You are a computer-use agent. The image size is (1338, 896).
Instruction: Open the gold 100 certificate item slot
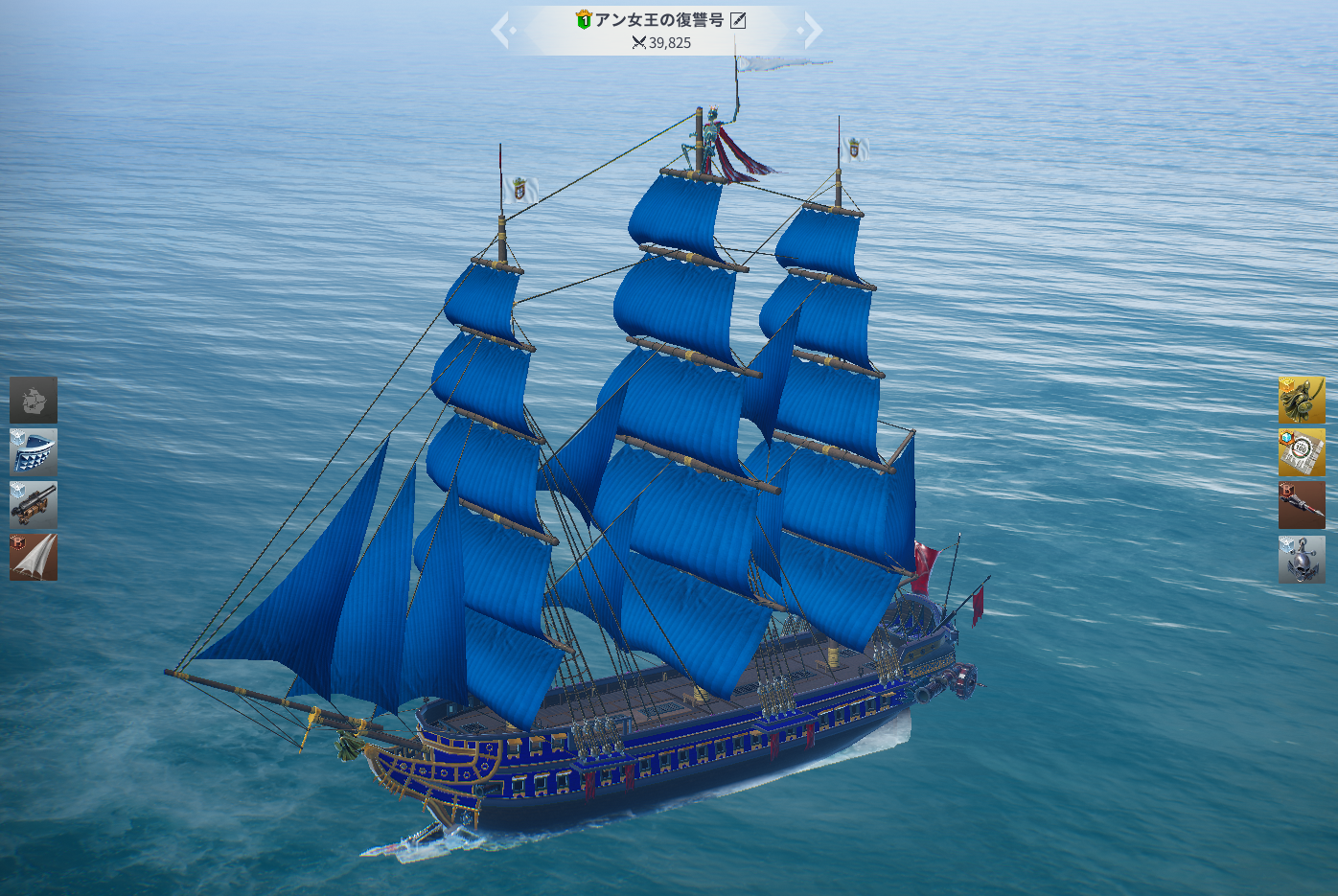coord(1302,452)
